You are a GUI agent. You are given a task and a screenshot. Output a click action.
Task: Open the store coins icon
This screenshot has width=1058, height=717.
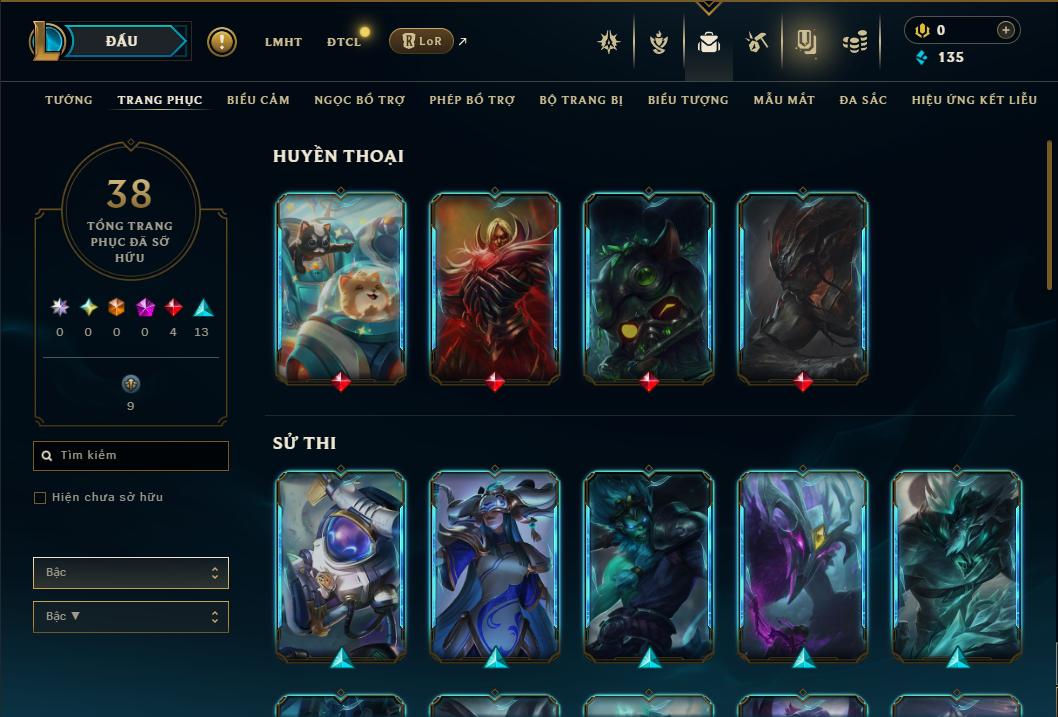854,42
